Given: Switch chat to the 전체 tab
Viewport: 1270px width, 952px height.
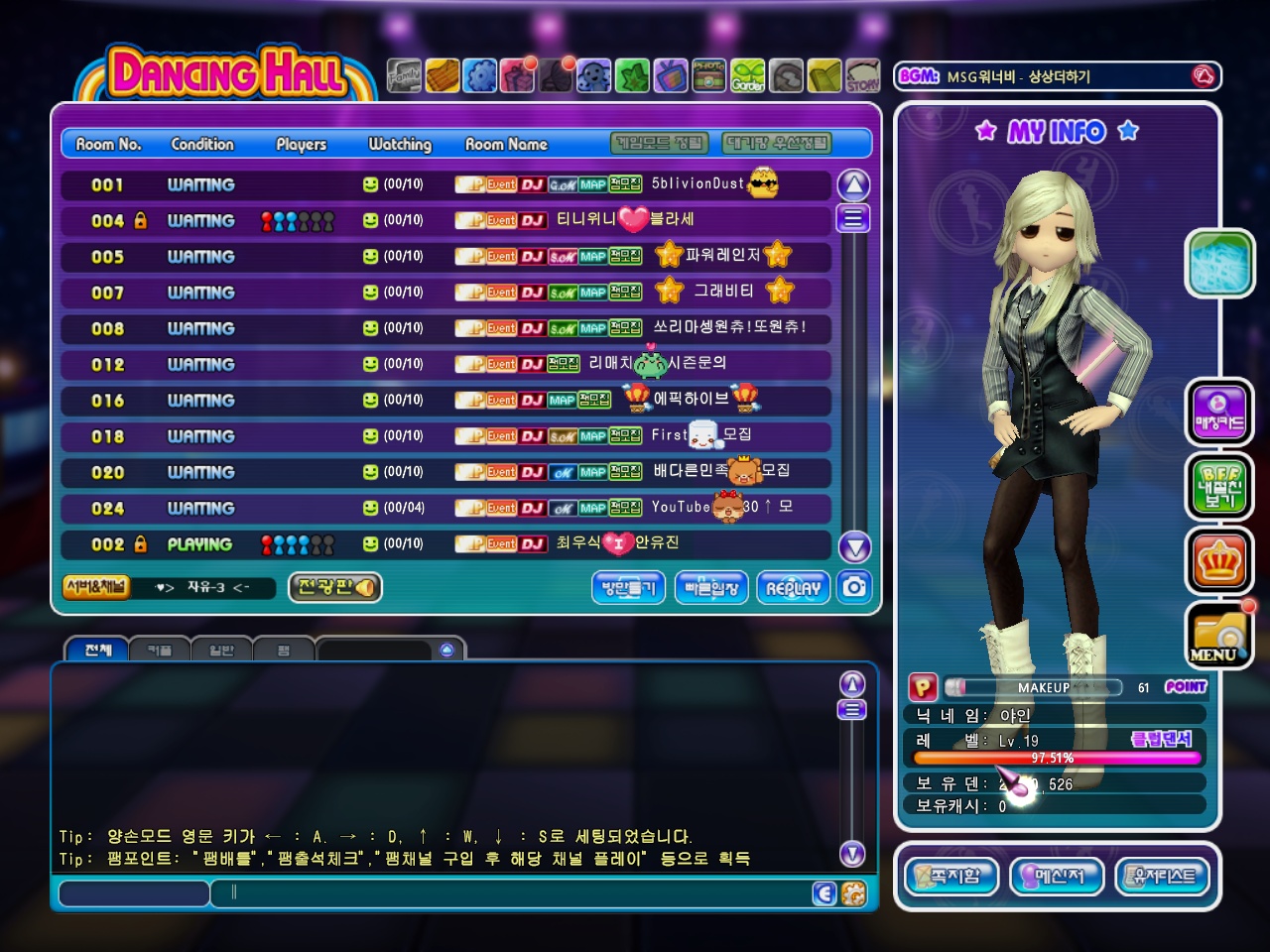Looking at the screenshot, I should (97, 651).
